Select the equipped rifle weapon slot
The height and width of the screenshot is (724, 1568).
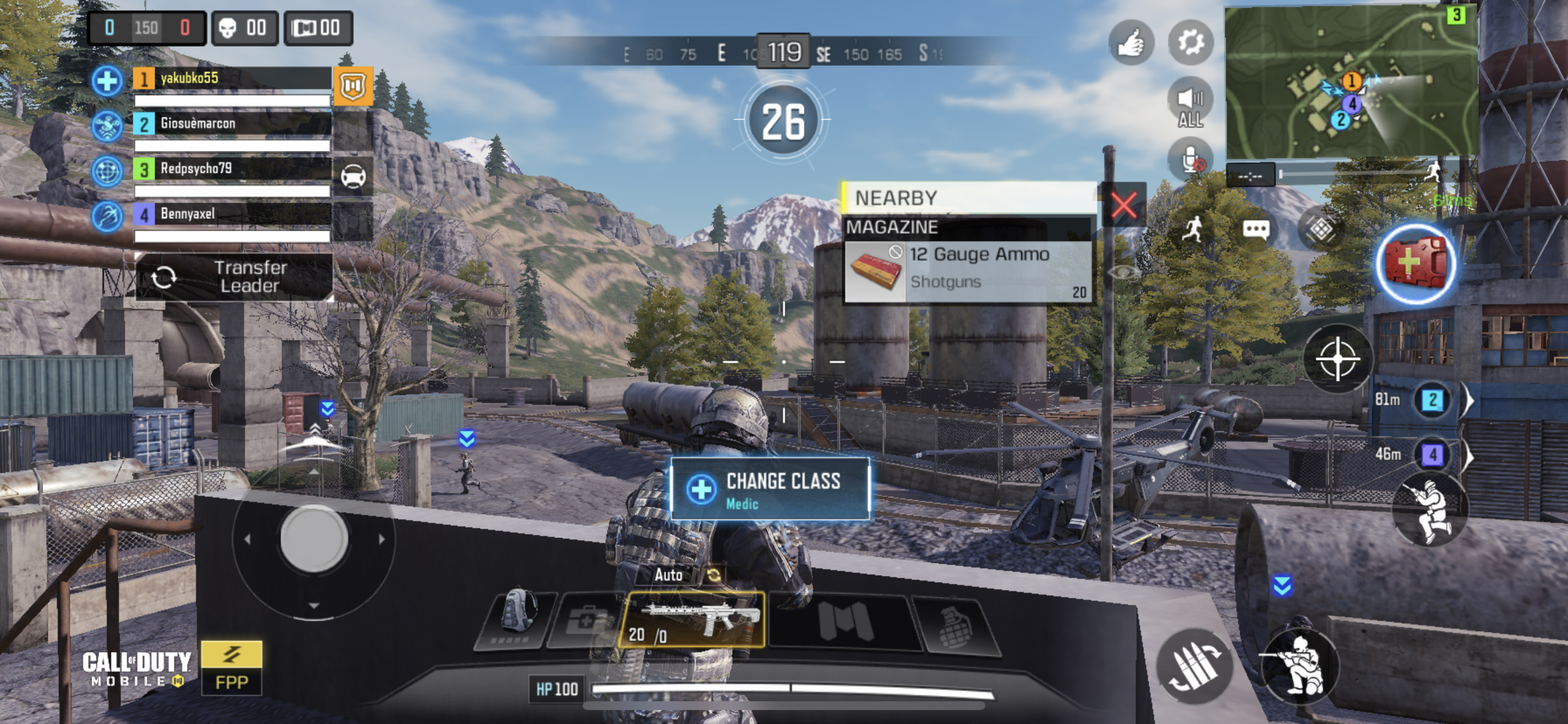click(x=692, y=619)
